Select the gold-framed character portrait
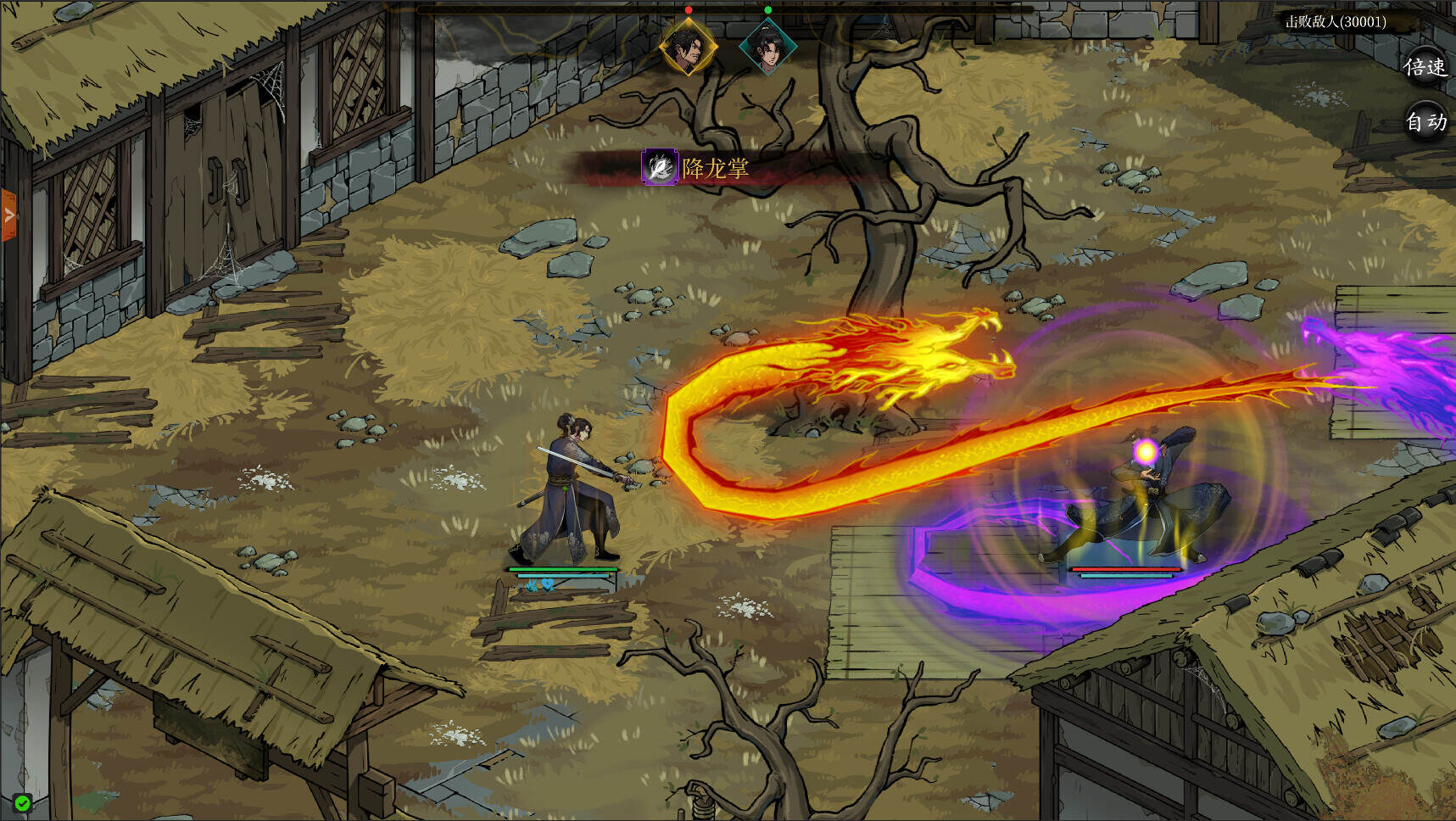 (x=689, y=47)
